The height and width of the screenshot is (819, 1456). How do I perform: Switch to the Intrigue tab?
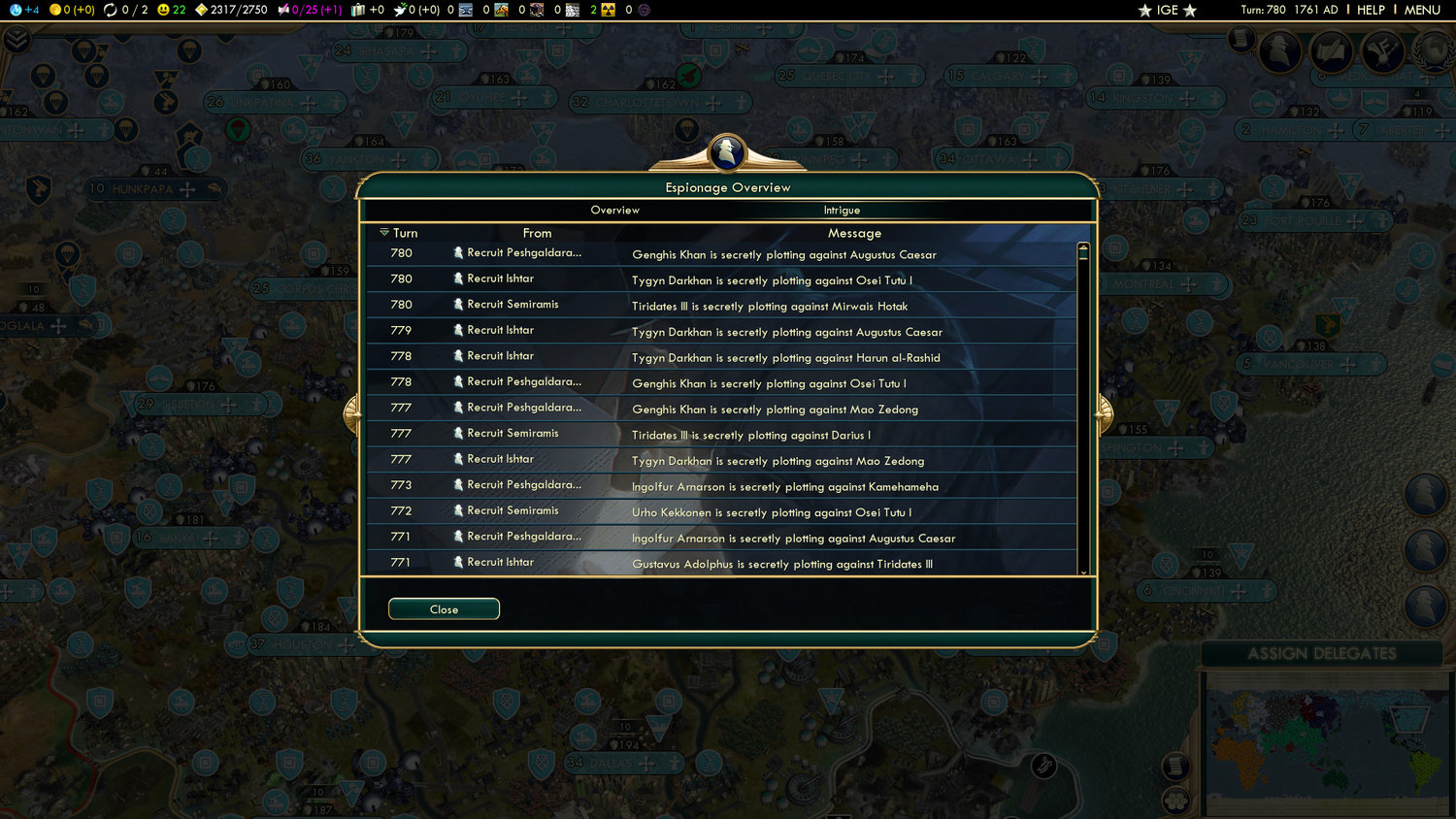841,210
